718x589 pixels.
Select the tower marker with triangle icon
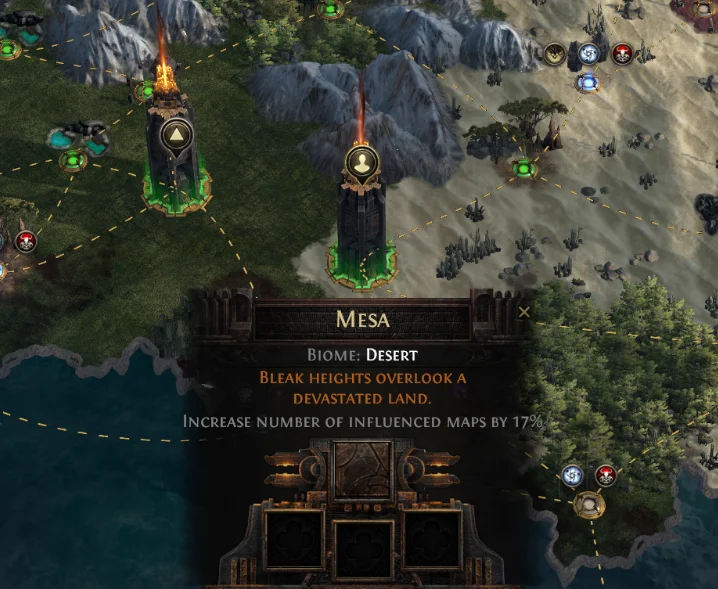coord(176,134)
